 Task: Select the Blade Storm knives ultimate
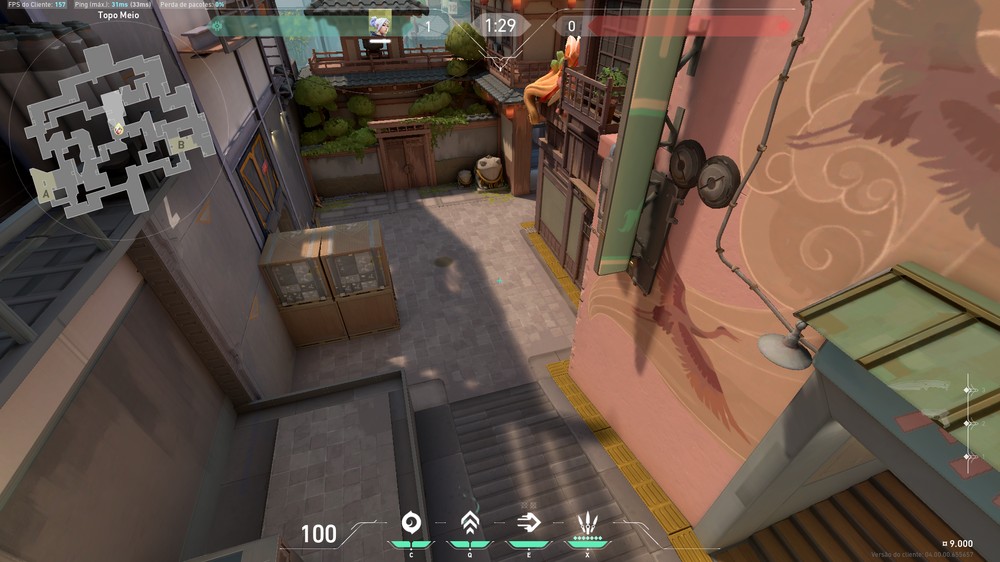coord(587,522)
